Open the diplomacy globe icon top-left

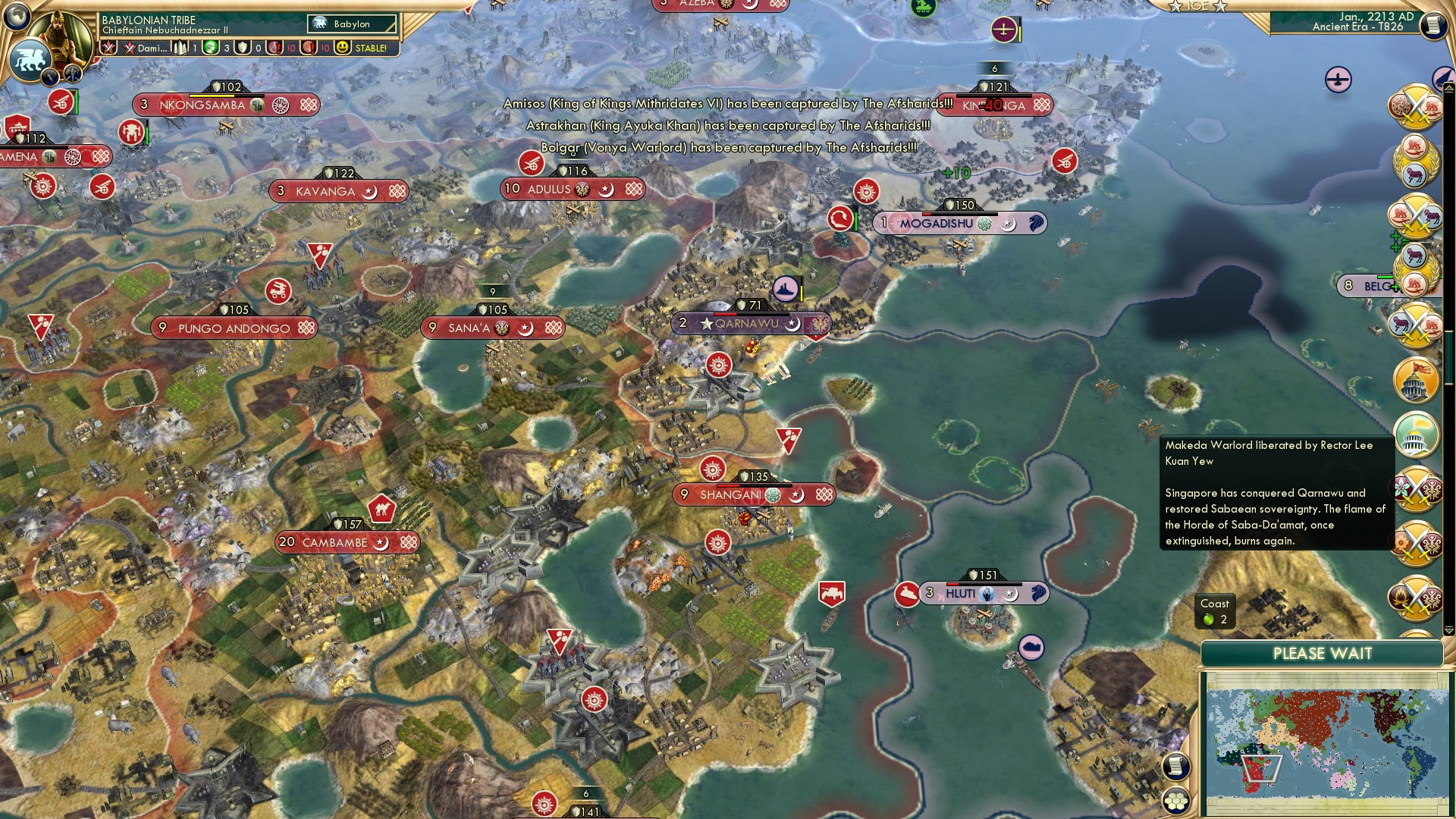click(15, 15)
